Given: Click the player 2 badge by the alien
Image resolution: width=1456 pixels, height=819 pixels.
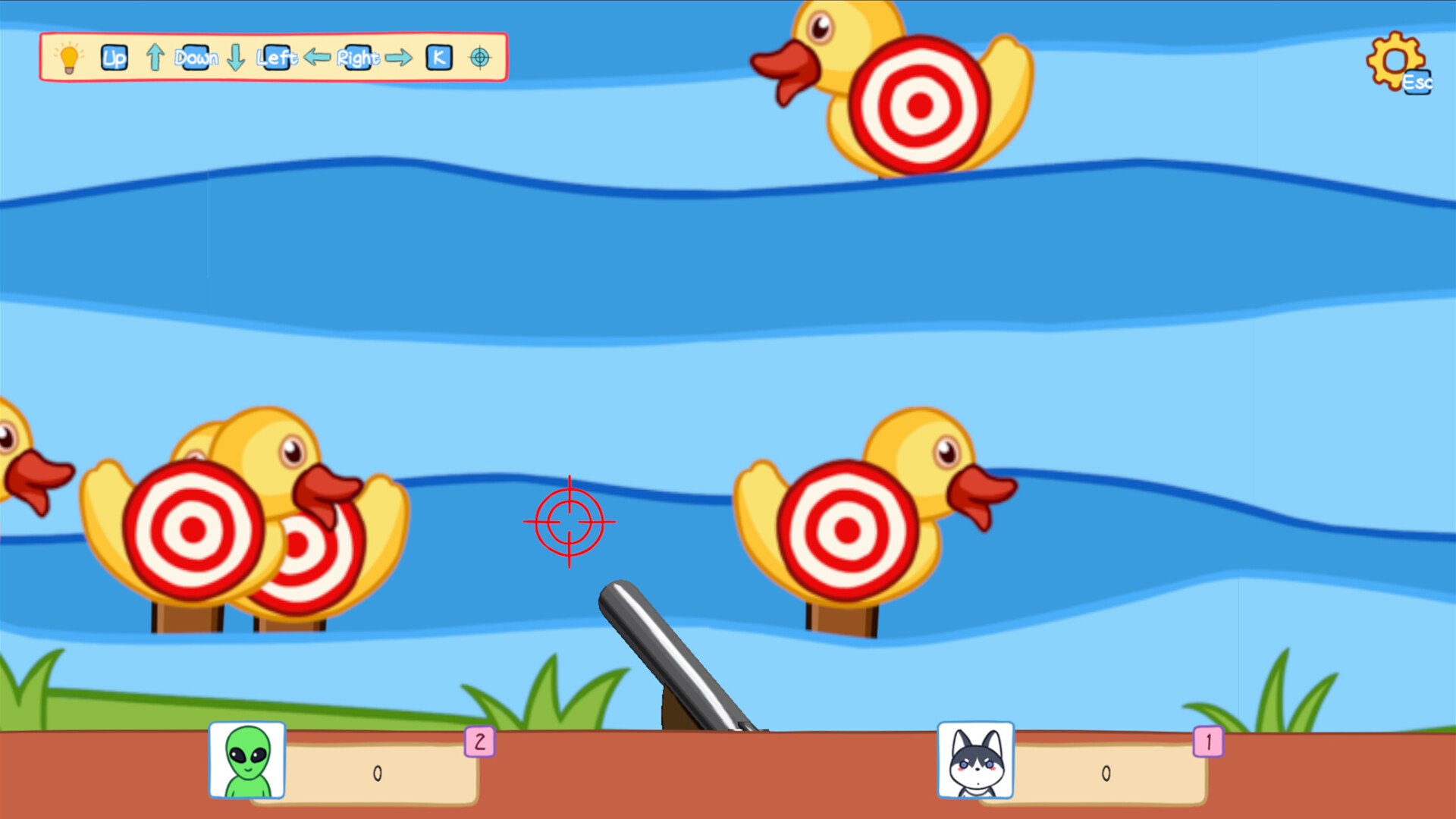Looking at the screenshot, I should (478, 743).
